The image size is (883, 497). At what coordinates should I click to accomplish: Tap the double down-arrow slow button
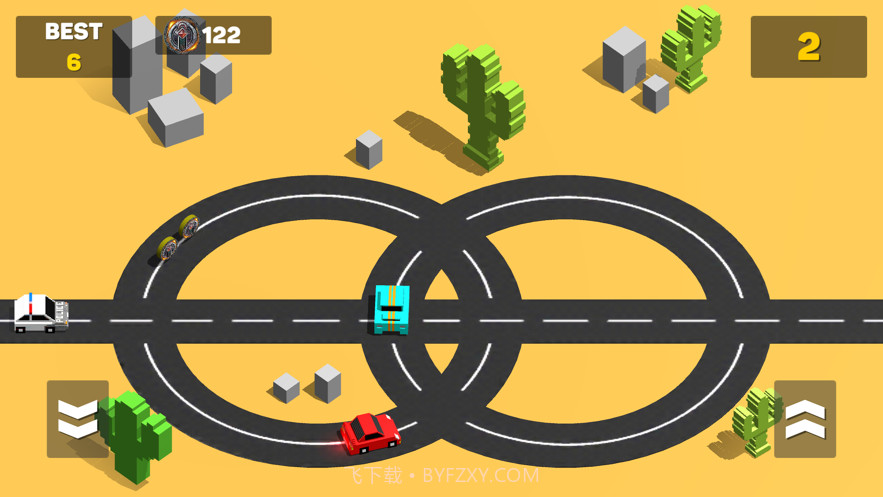click(77, 419)
